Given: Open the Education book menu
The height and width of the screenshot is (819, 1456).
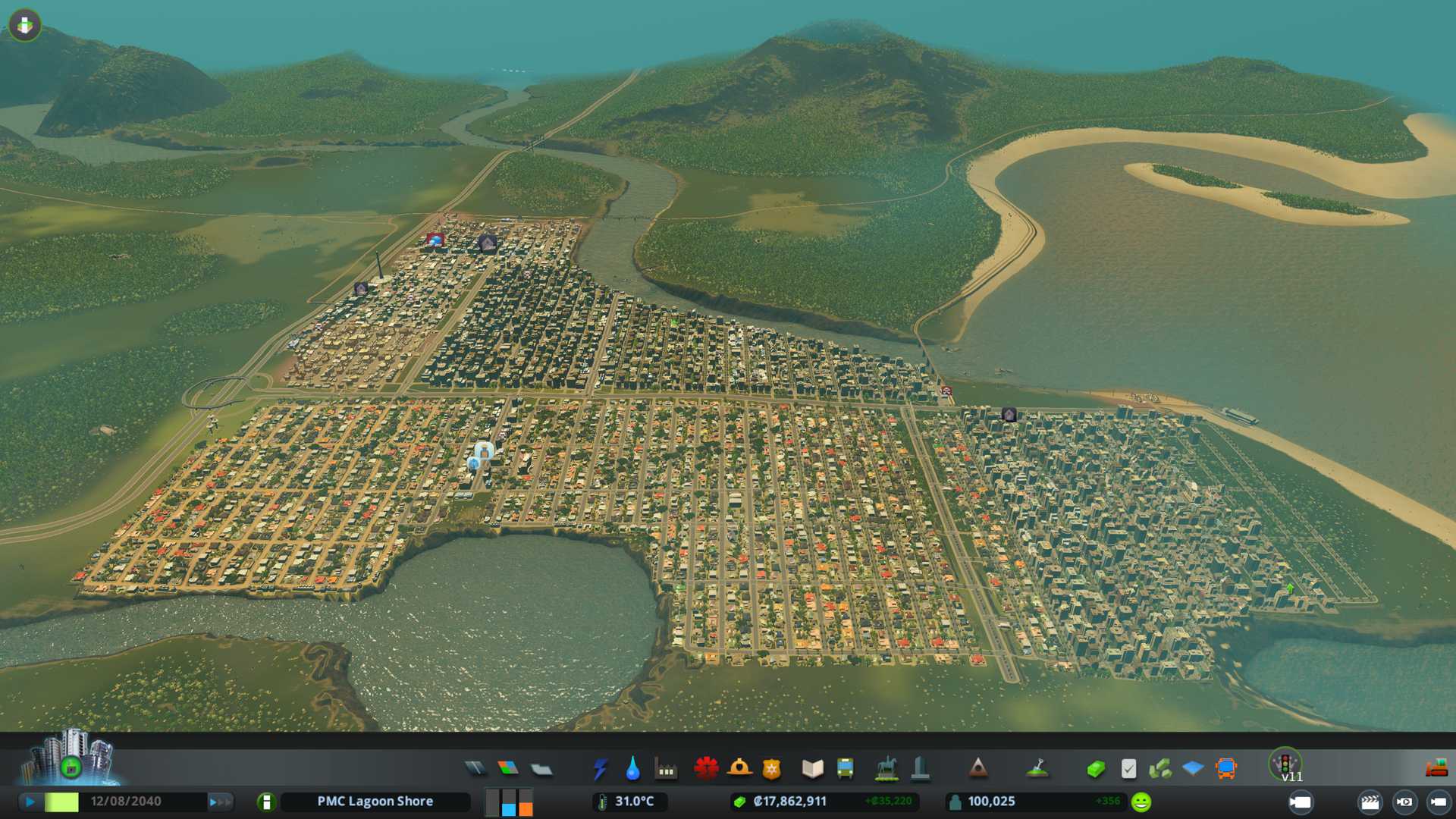Looking at the screenshot, I should tap(812, 769).
